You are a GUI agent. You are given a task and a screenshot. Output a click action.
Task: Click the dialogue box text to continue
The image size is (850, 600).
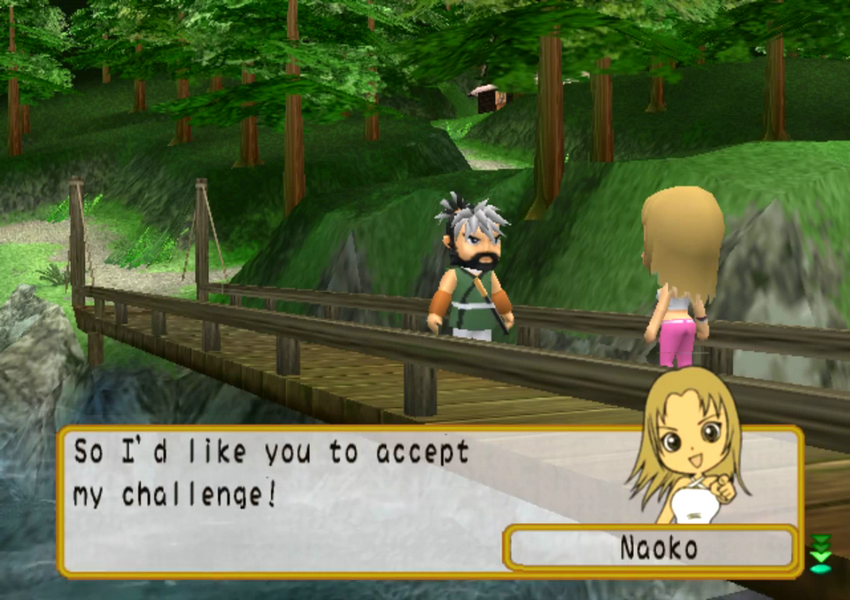(272, 474)
